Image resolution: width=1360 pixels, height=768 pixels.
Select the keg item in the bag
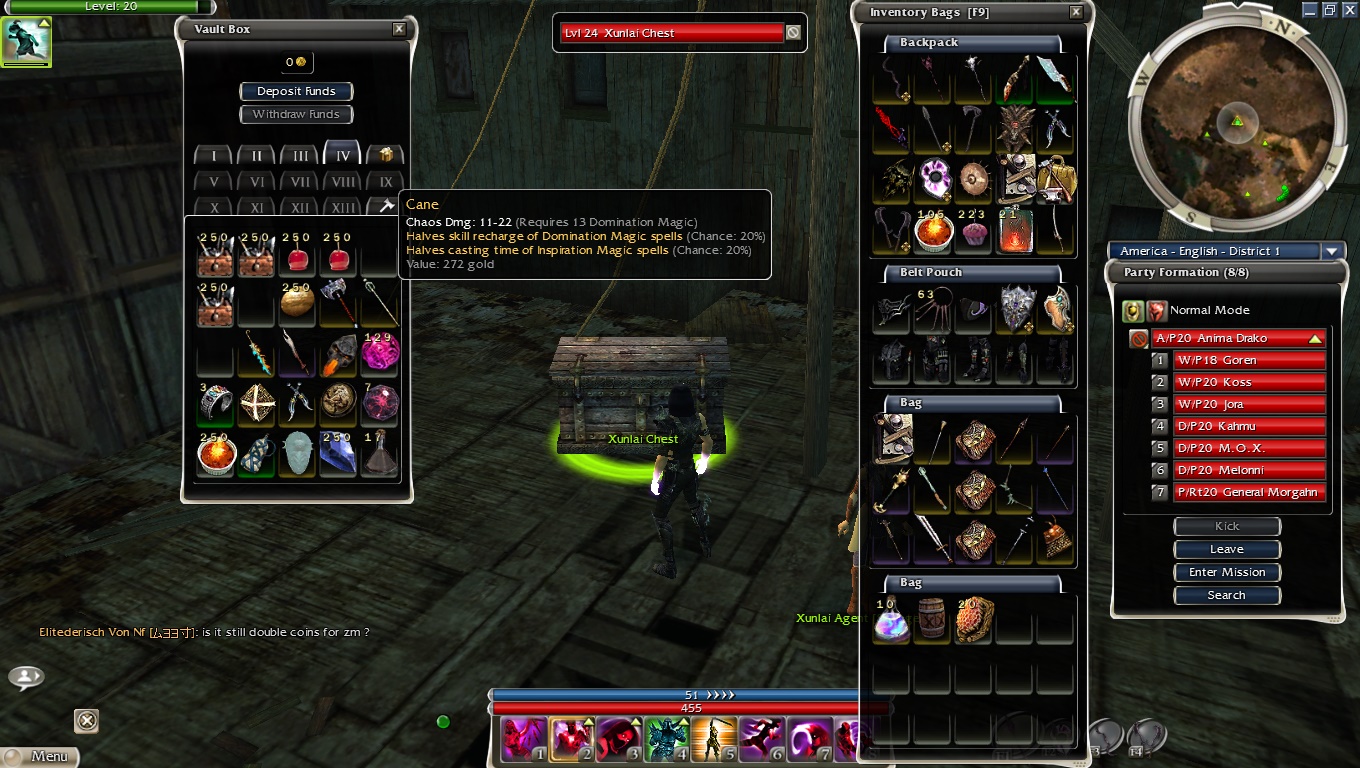click(x=932, y=620)
